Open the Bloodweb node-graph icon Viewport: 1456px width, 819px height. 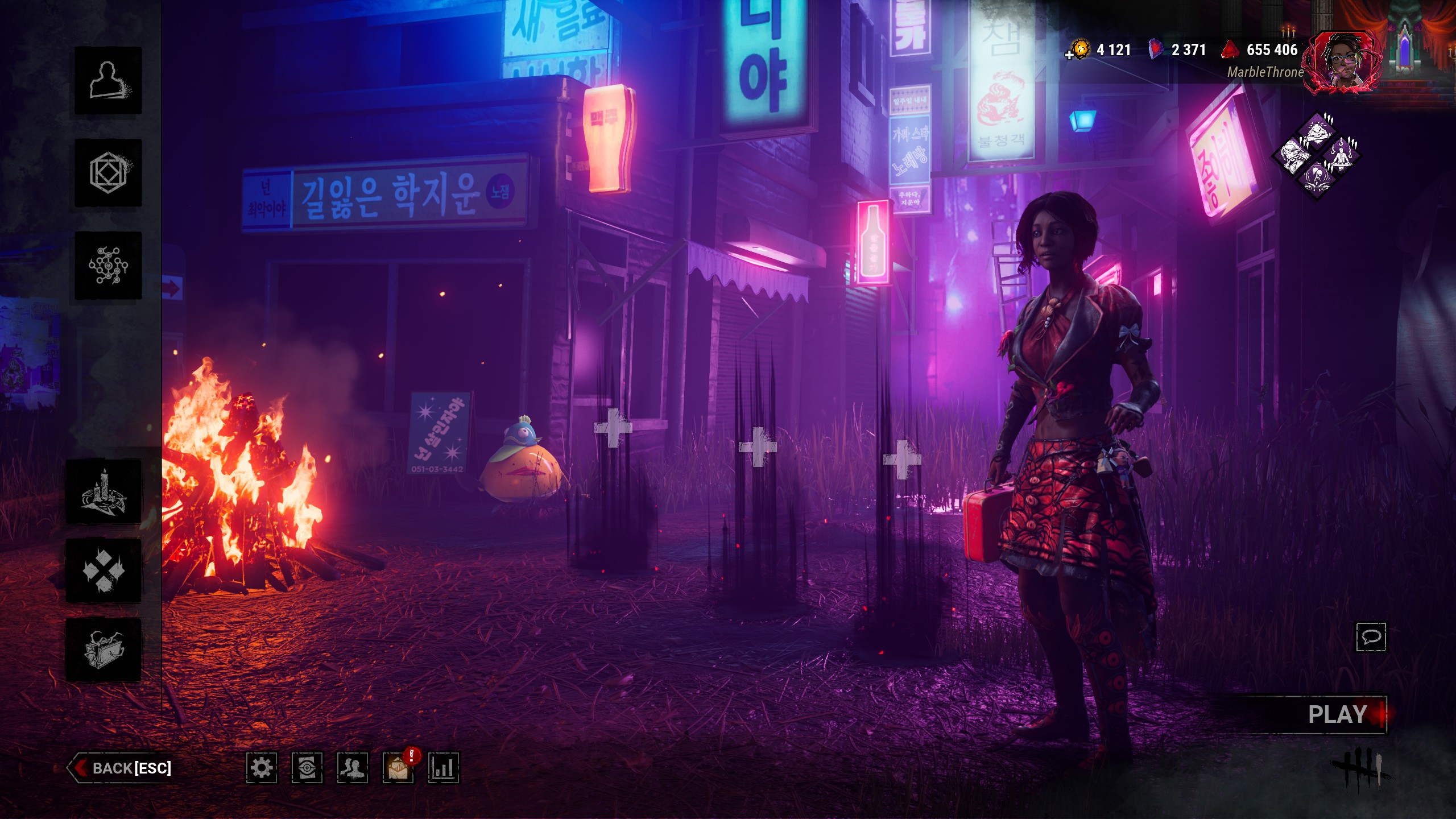[108, 266]
